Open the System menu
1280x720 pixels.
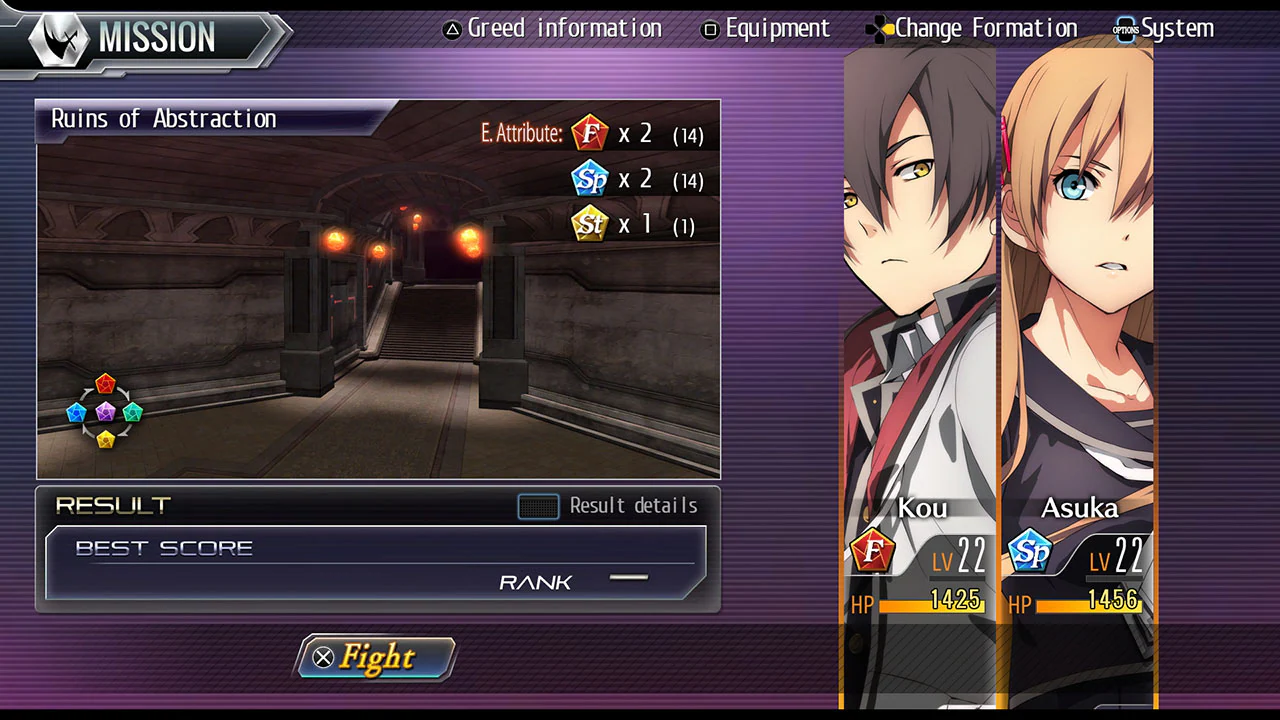(1177, 29)
